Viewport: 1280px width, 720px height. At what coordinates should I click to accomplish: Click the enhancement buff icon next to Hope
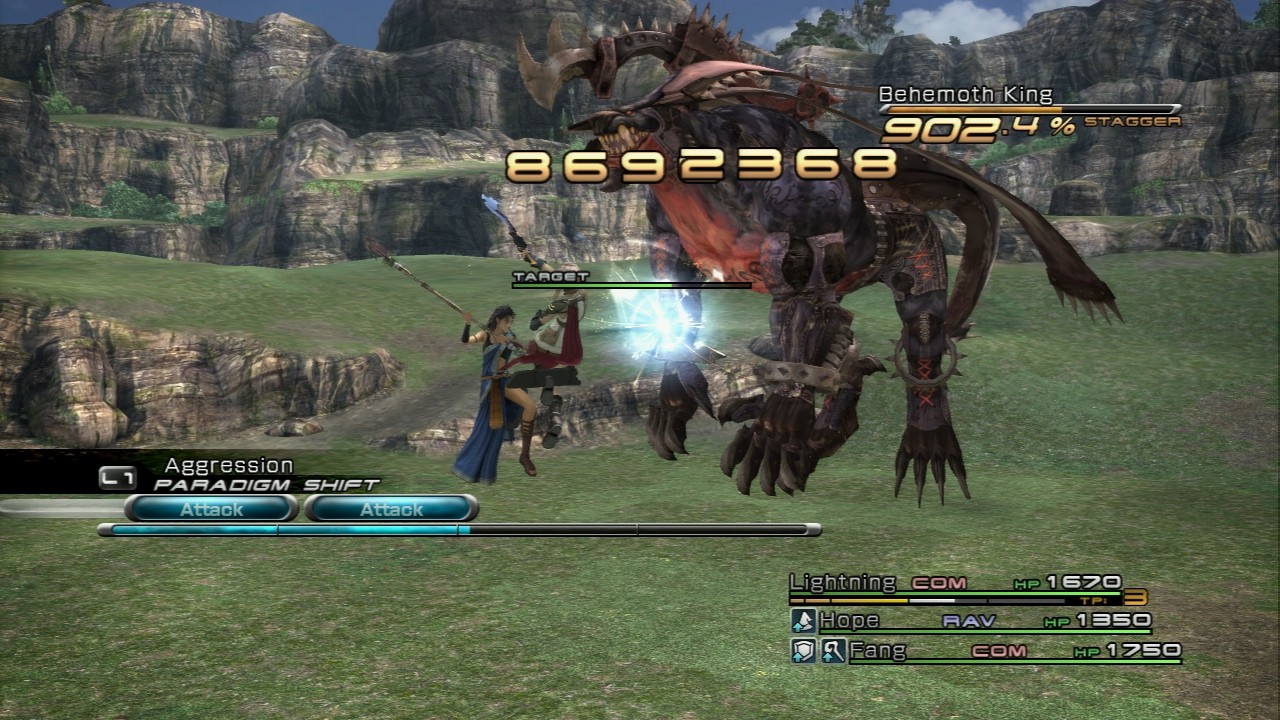click(x=802, y=620)
